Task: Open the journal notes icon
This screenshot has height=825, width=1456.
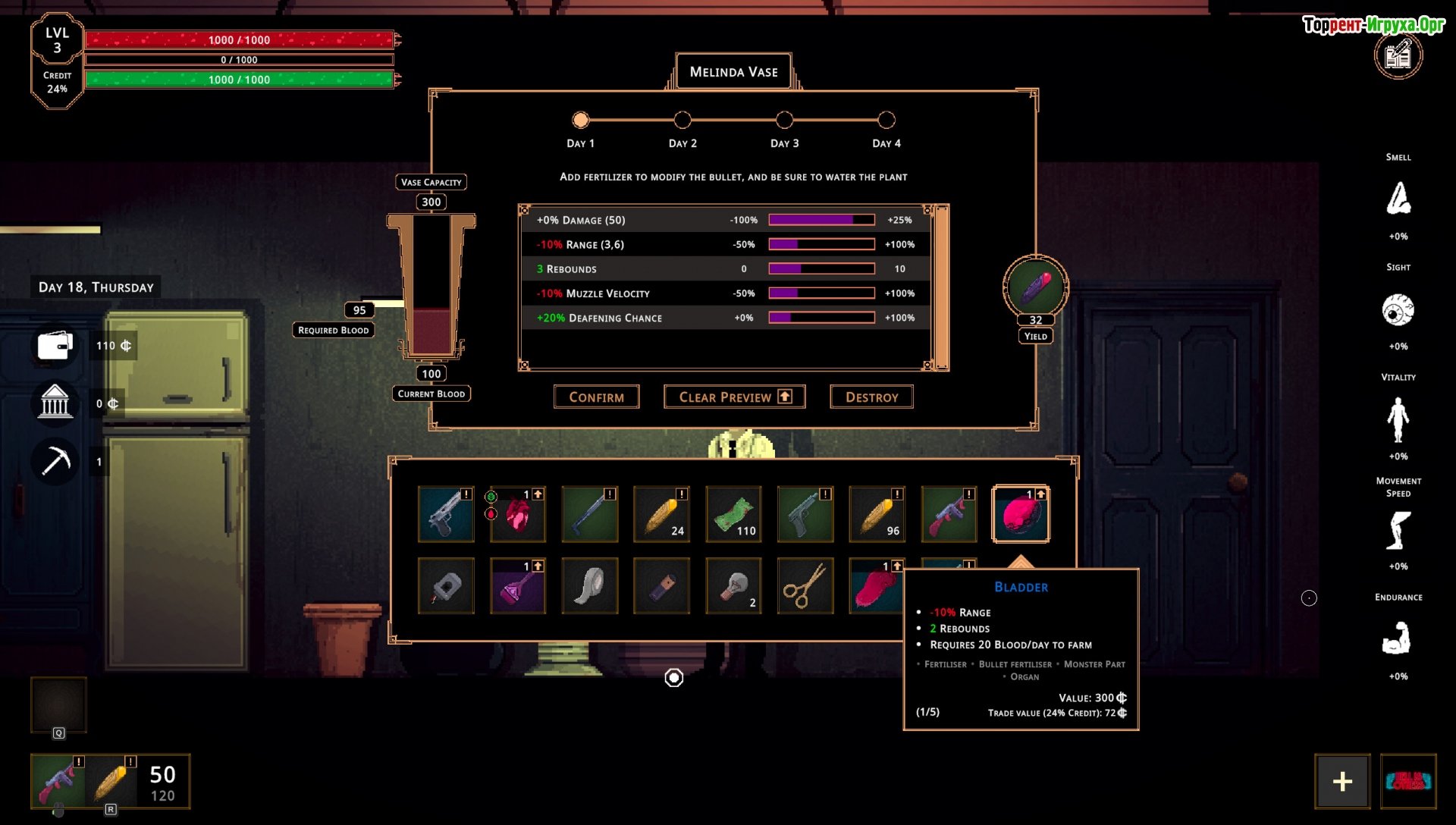Action: point(1398,55)
